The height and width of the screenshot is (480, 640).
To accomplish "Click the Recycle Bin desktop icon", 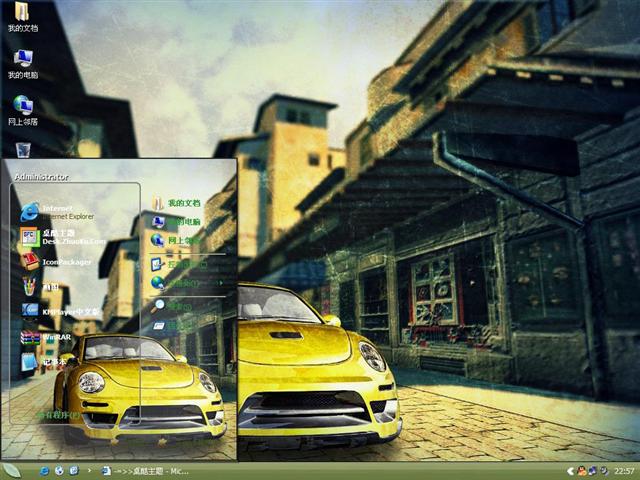I will [x=22, y=150].
